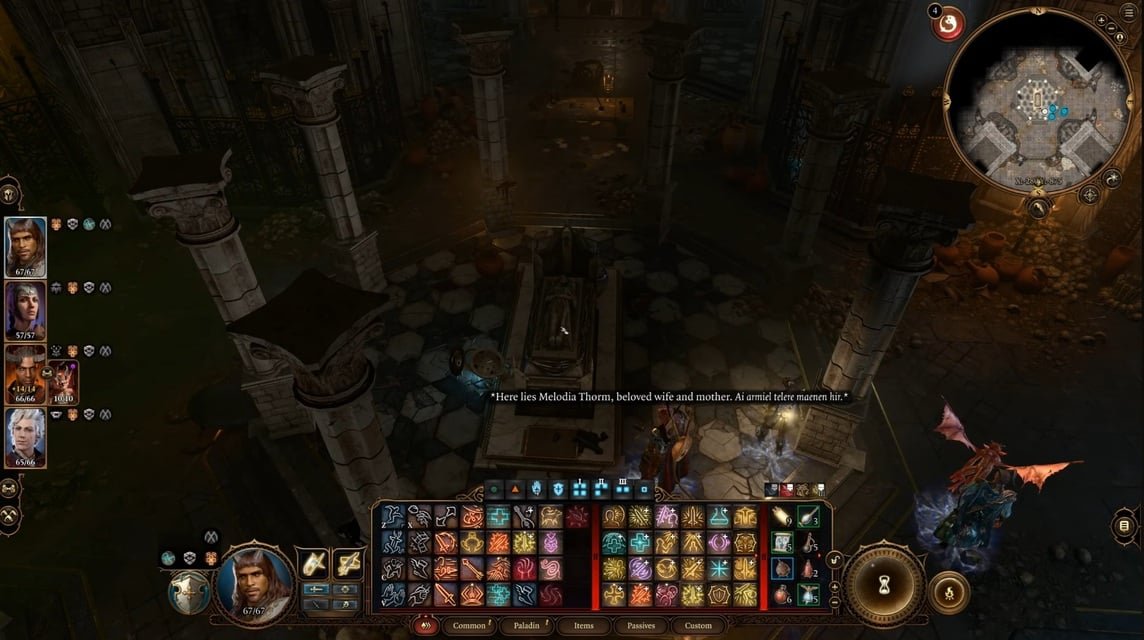The image size is (1144, 640).
Task: Show the Items hotbar tab
Action: click(584, 626)
